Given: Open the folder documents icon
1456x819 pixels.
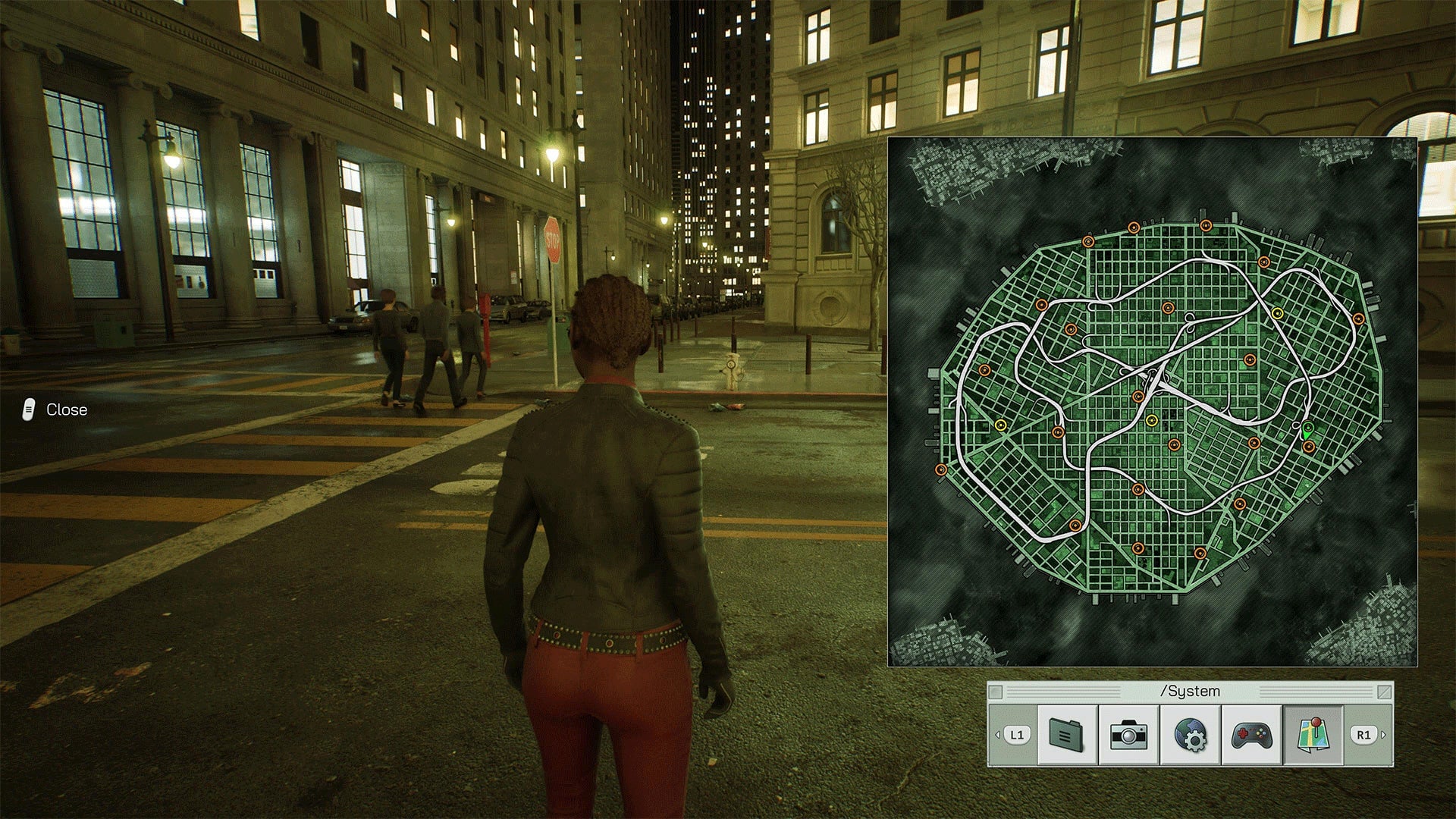Looking at the screenshot, I should (1067, 732).
